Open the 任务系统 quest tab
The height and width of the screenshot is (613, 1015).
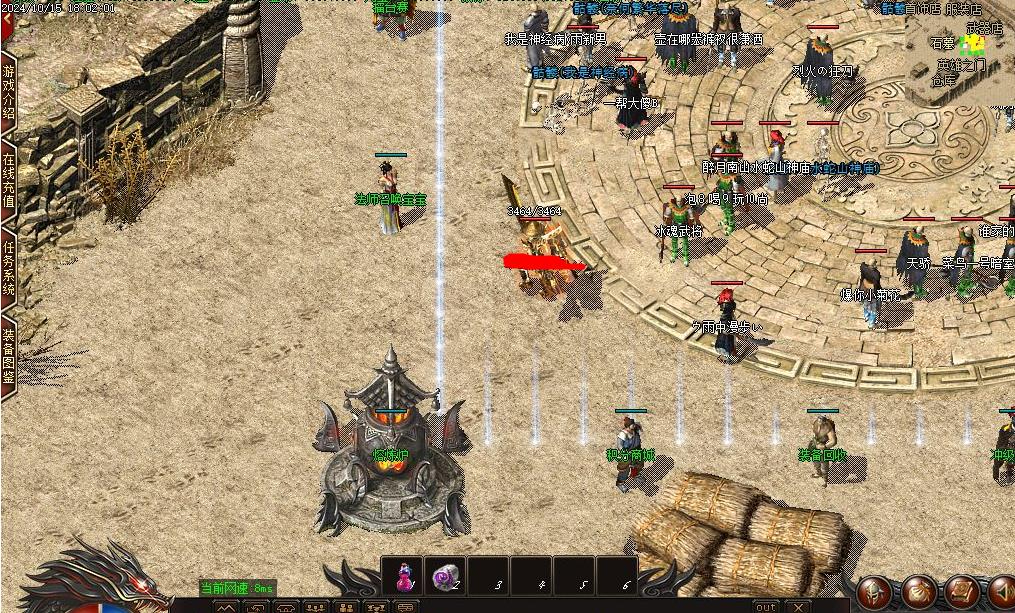[x=8, y=267]
